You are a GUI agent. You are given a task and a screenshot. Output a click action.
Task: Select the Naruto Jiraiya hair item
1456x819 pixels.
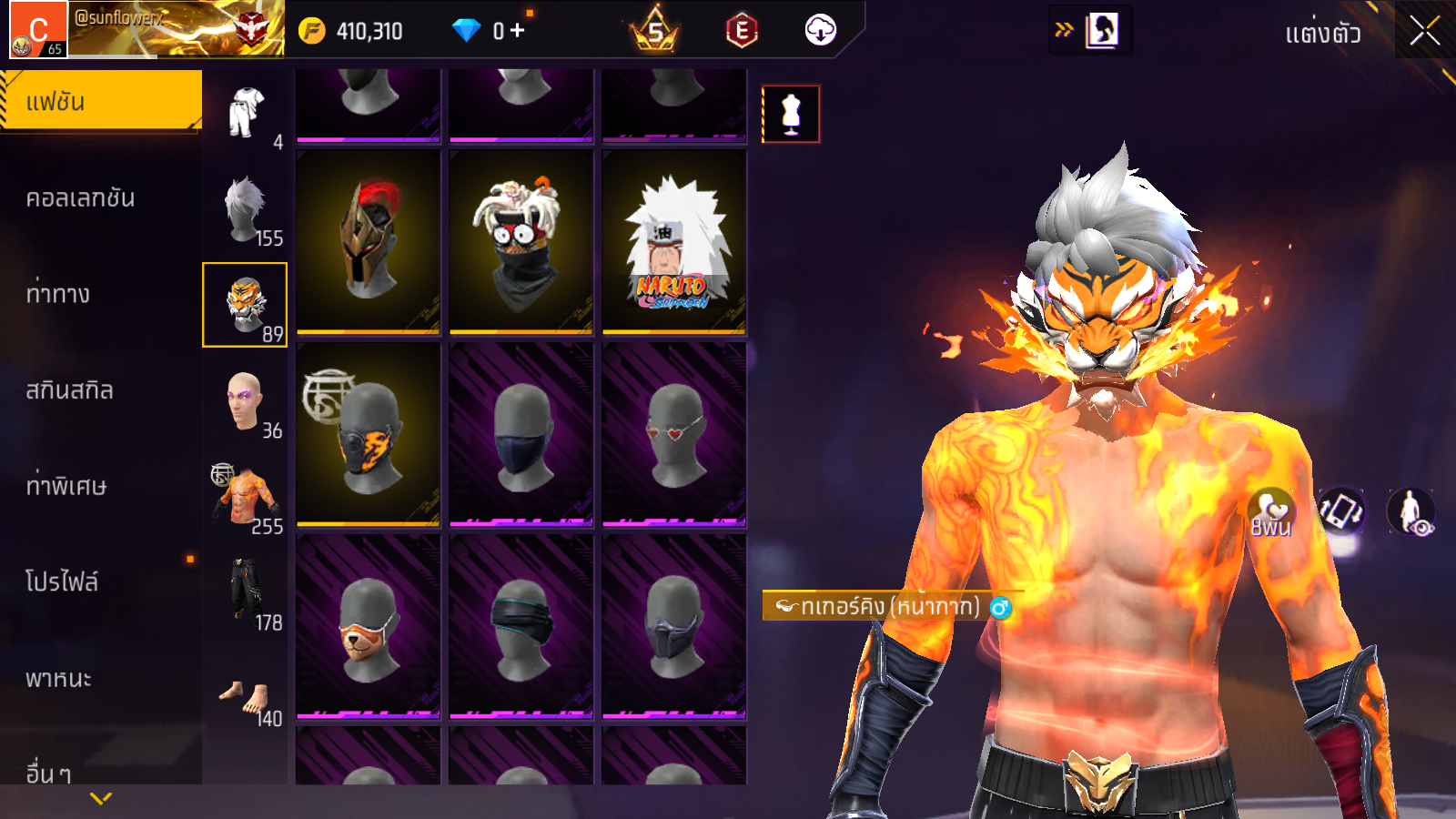click(674, 241)
